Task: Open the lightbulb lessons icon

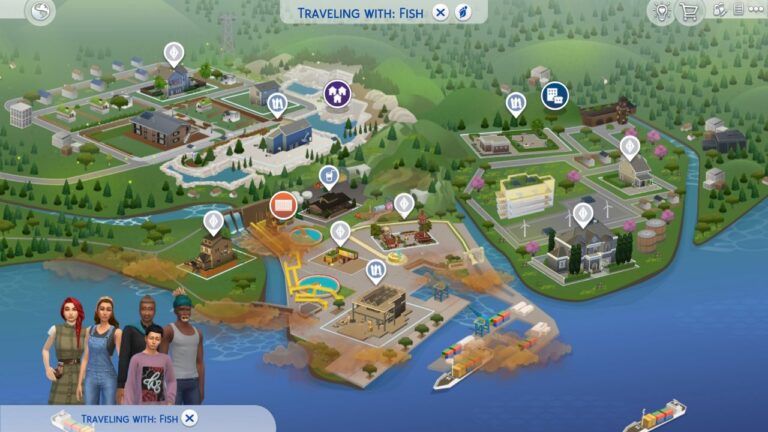Action: click(659, 12)
